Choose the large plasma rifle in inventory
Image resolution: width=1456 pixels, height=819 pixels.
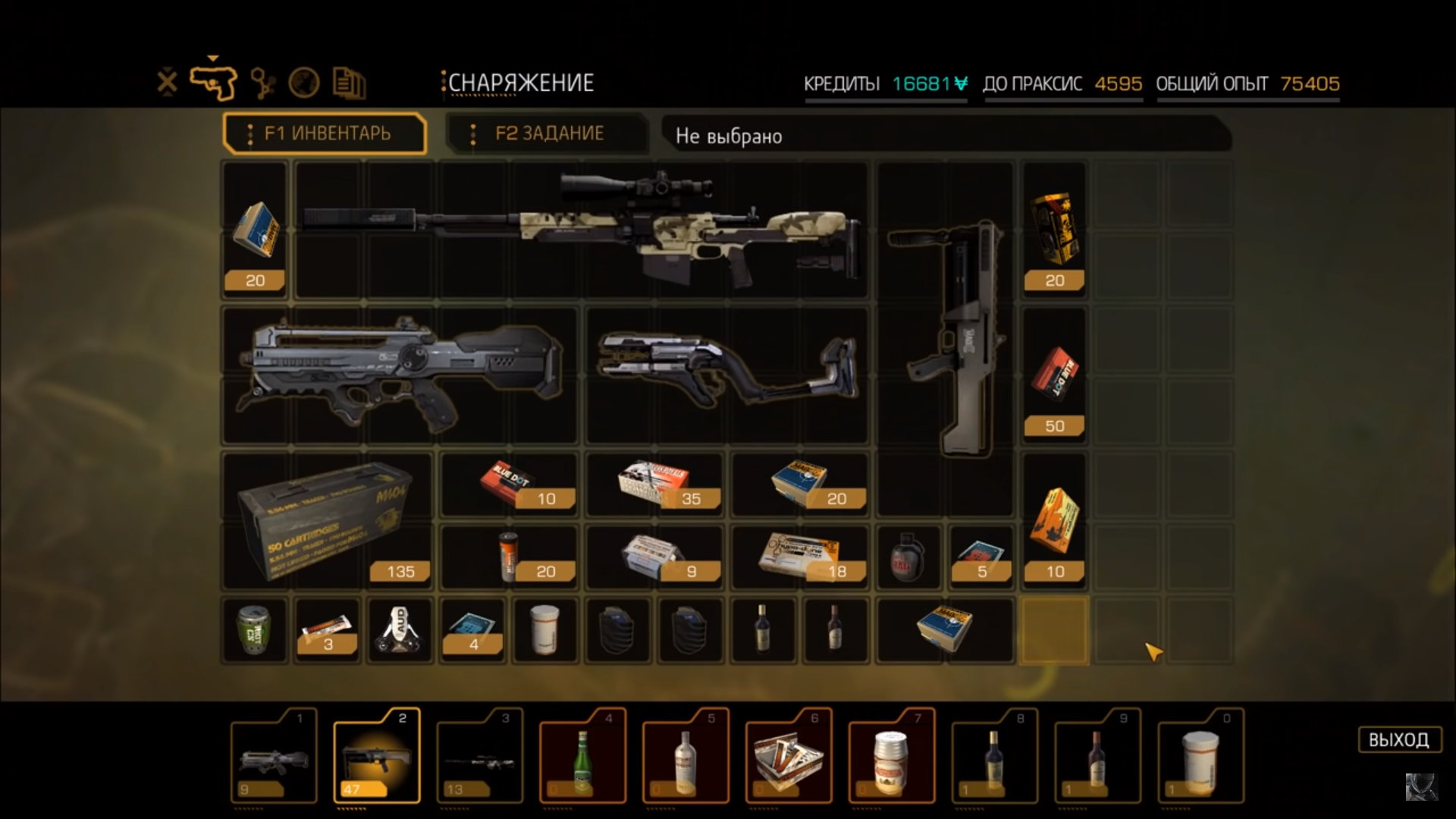[400, 375]
